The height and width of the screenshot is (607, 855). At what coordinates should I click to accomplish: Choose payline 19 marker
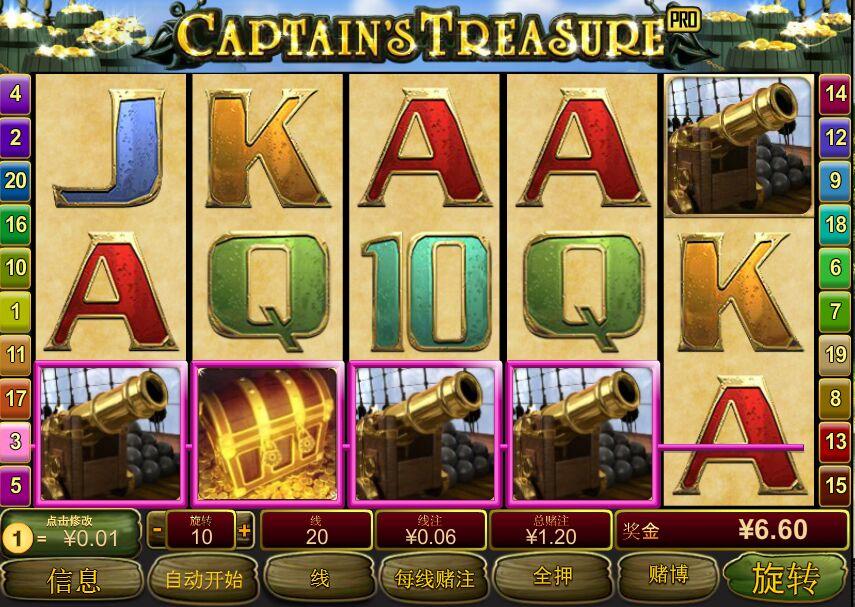coord(836,354)
